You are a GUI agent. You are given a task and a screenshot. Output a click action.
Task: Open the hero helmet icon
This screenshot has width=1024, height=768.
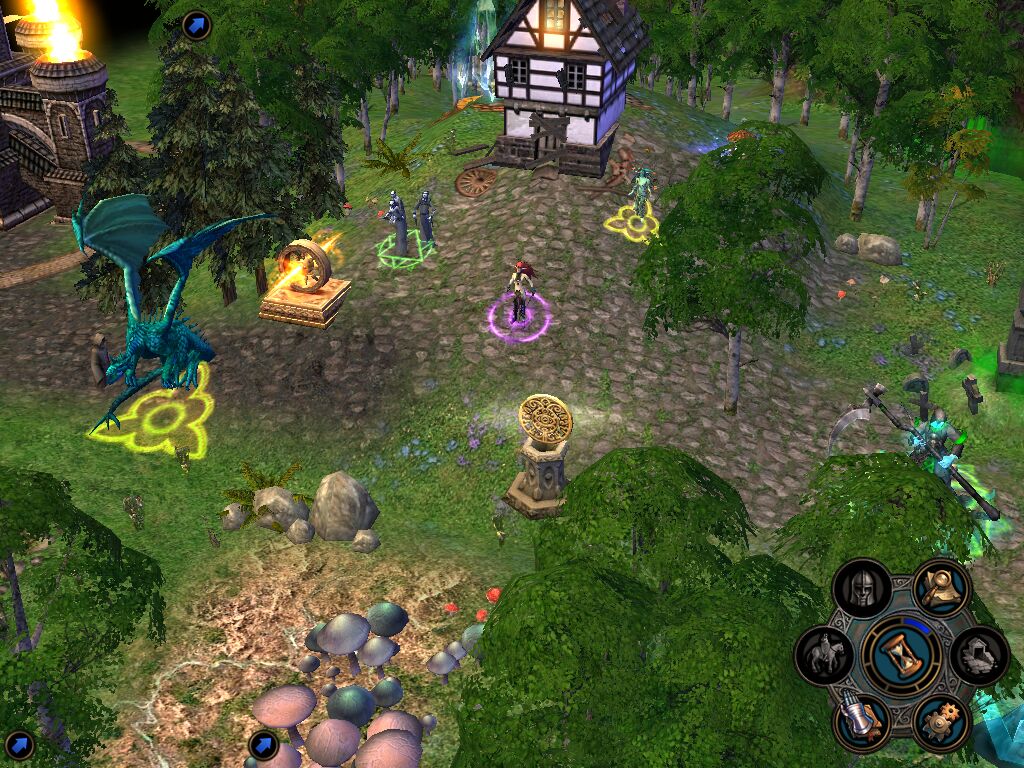(x=862, y=588)
